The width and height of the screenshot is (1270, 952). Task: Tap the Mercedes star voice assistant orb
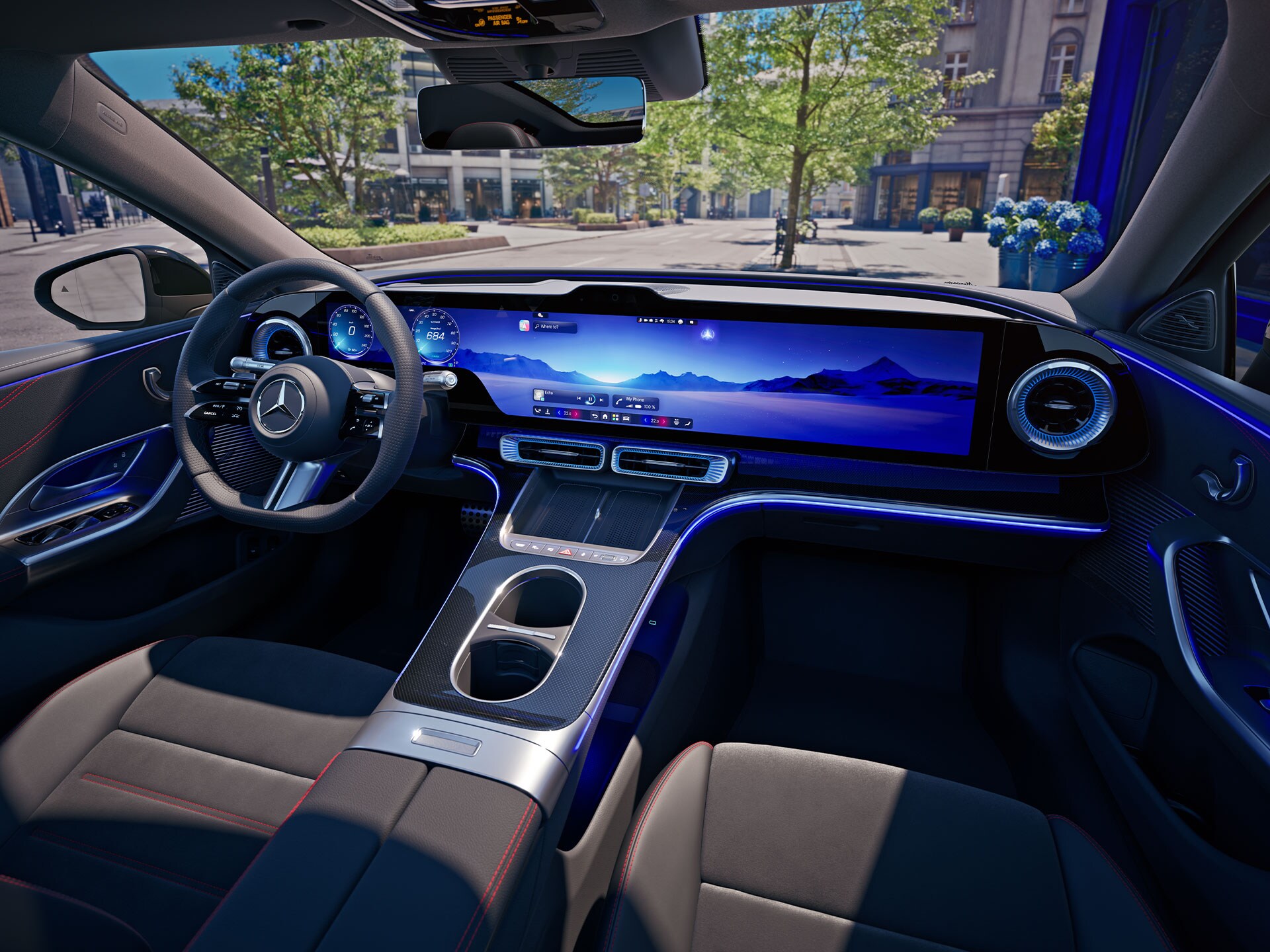coord(707,334)
